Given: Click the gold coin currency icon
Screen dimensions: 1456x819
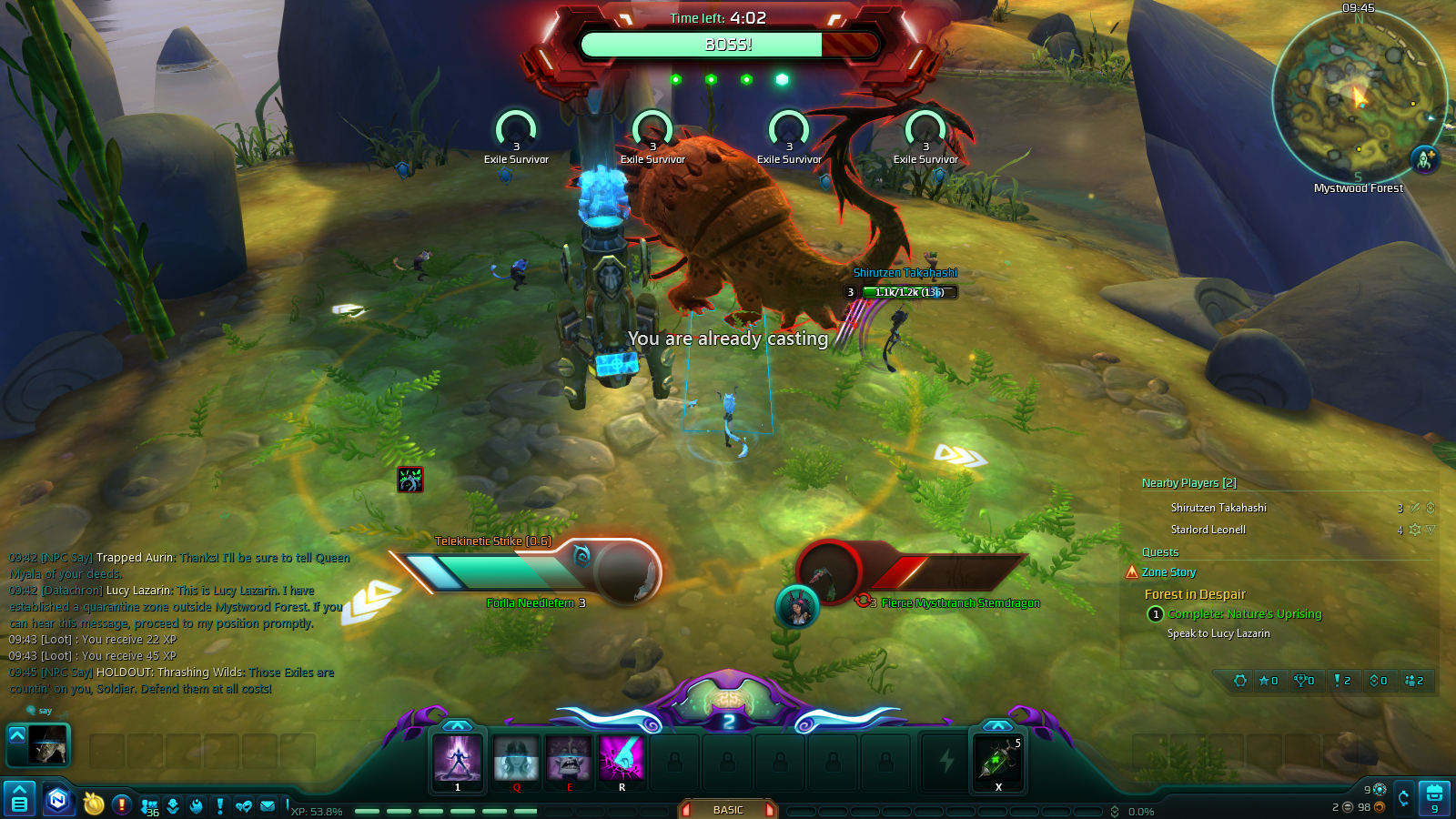Looking at the screenshot, I should point(95,804).
